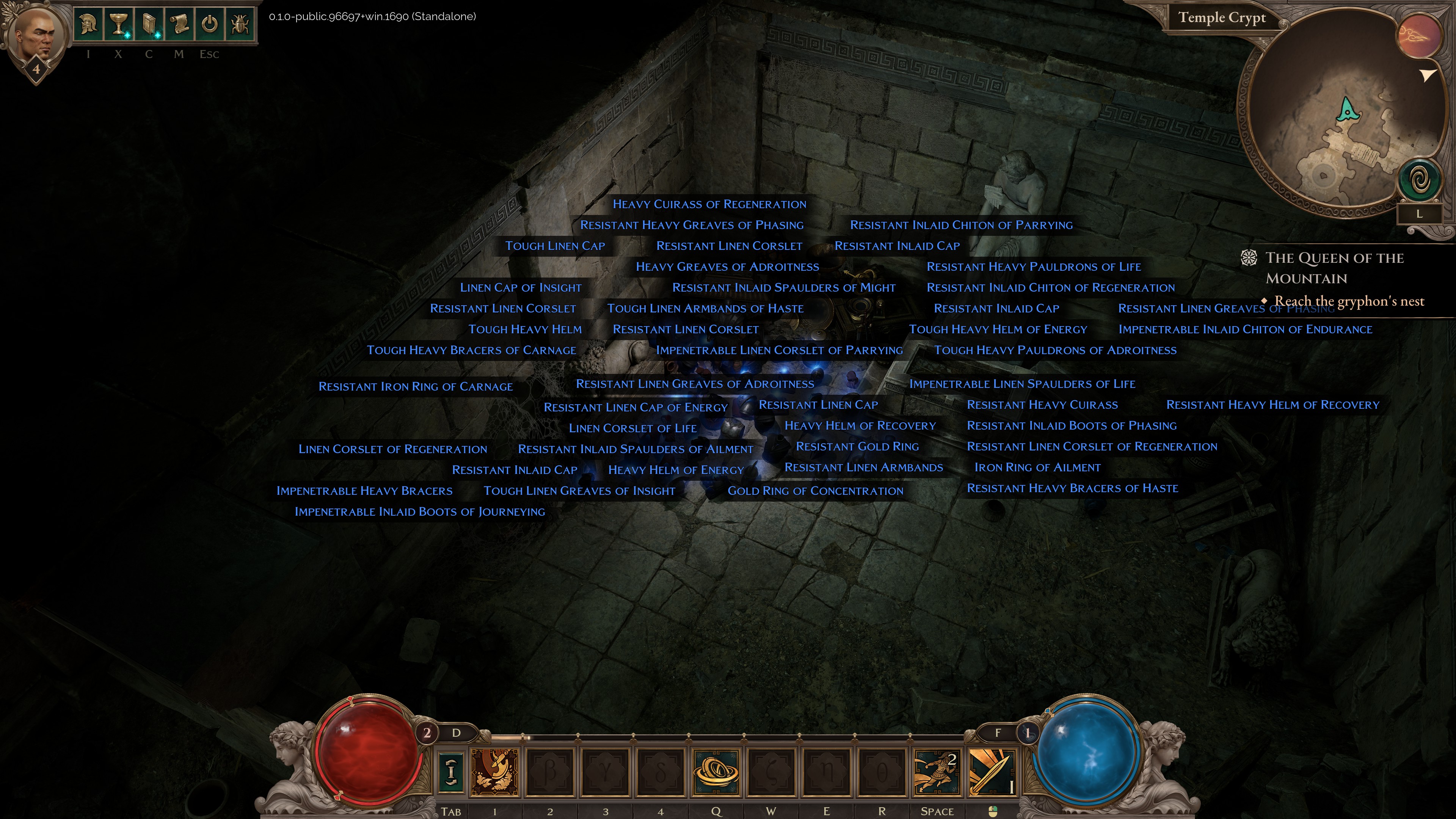Activate the axe strike skill slot
This screenshot has height=819, width=1456.
point(494,771)
